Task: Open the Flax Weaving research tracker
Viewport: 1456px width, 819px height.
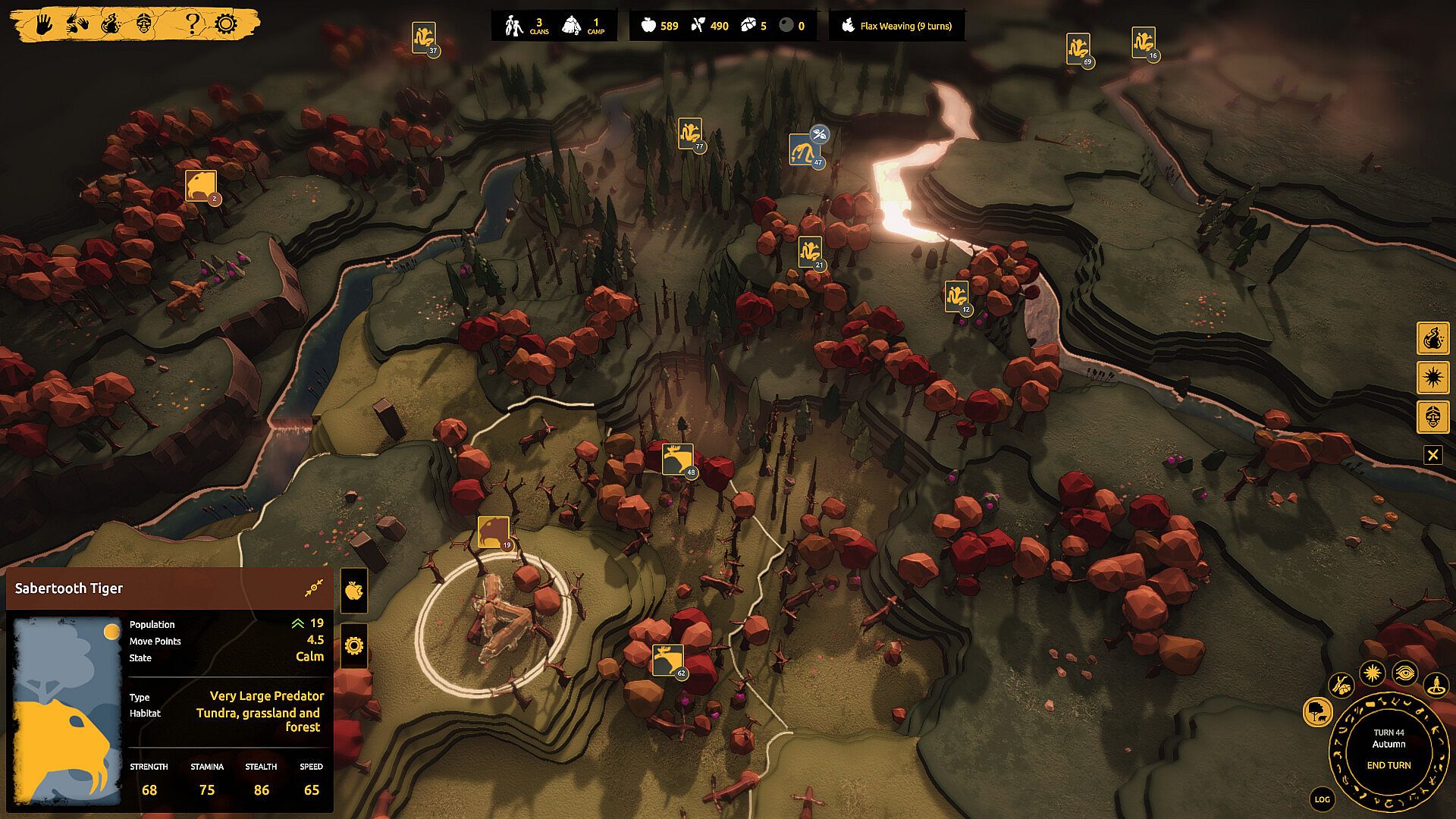Action: click(897, 26)
